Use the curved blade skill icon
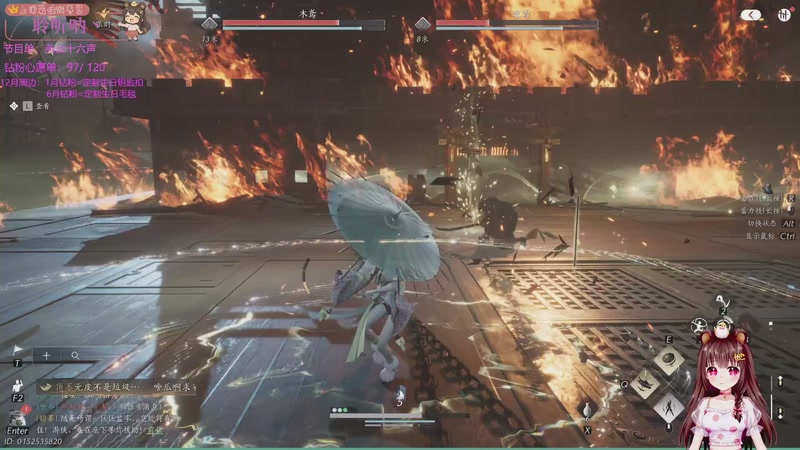Screen dimensions: 800x450 pyautogui.click(x=645, y=382)
